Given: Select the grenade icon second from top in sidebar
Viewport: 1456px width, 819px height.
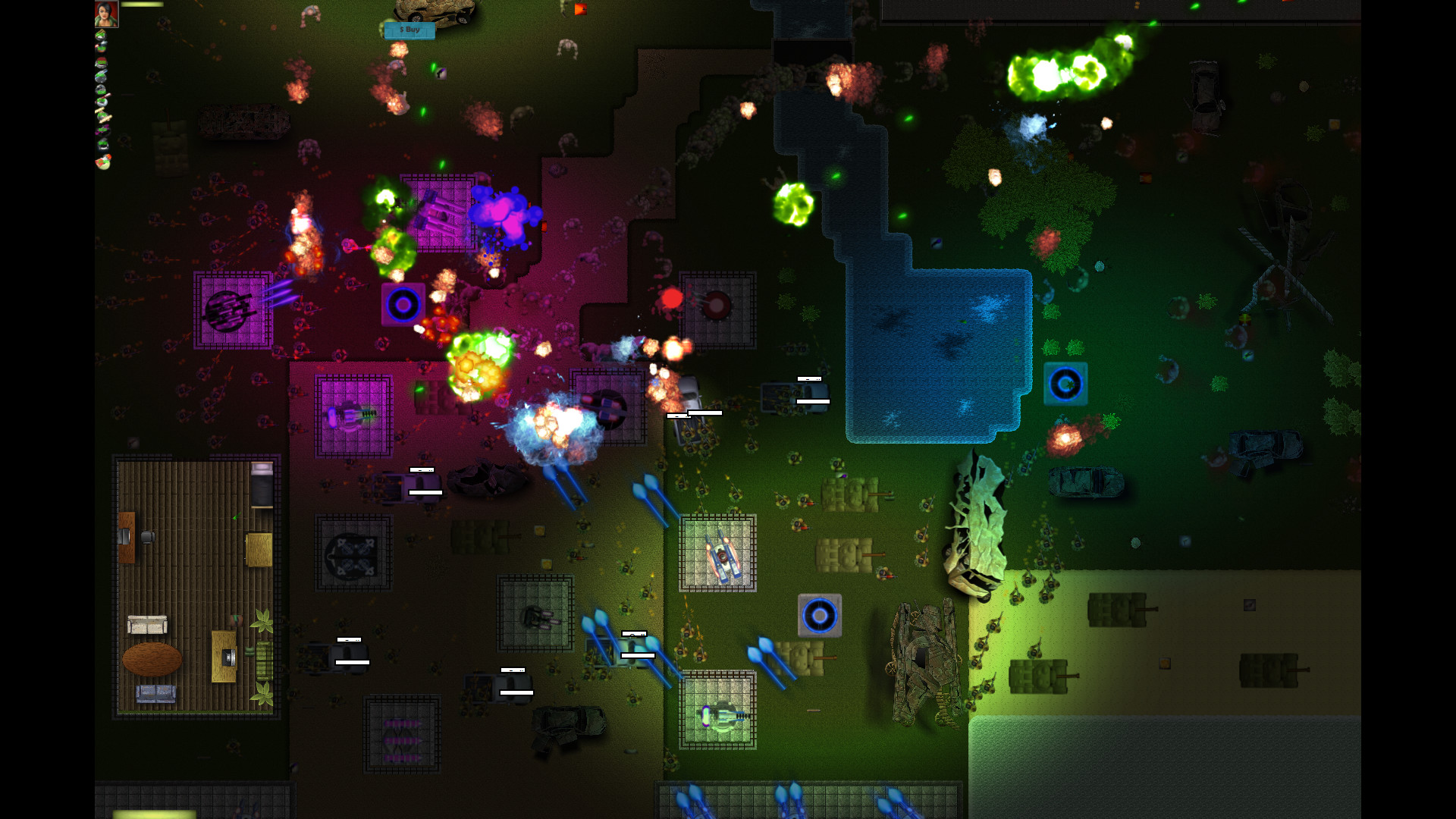Looking at the screenshot, I should 102,47.
